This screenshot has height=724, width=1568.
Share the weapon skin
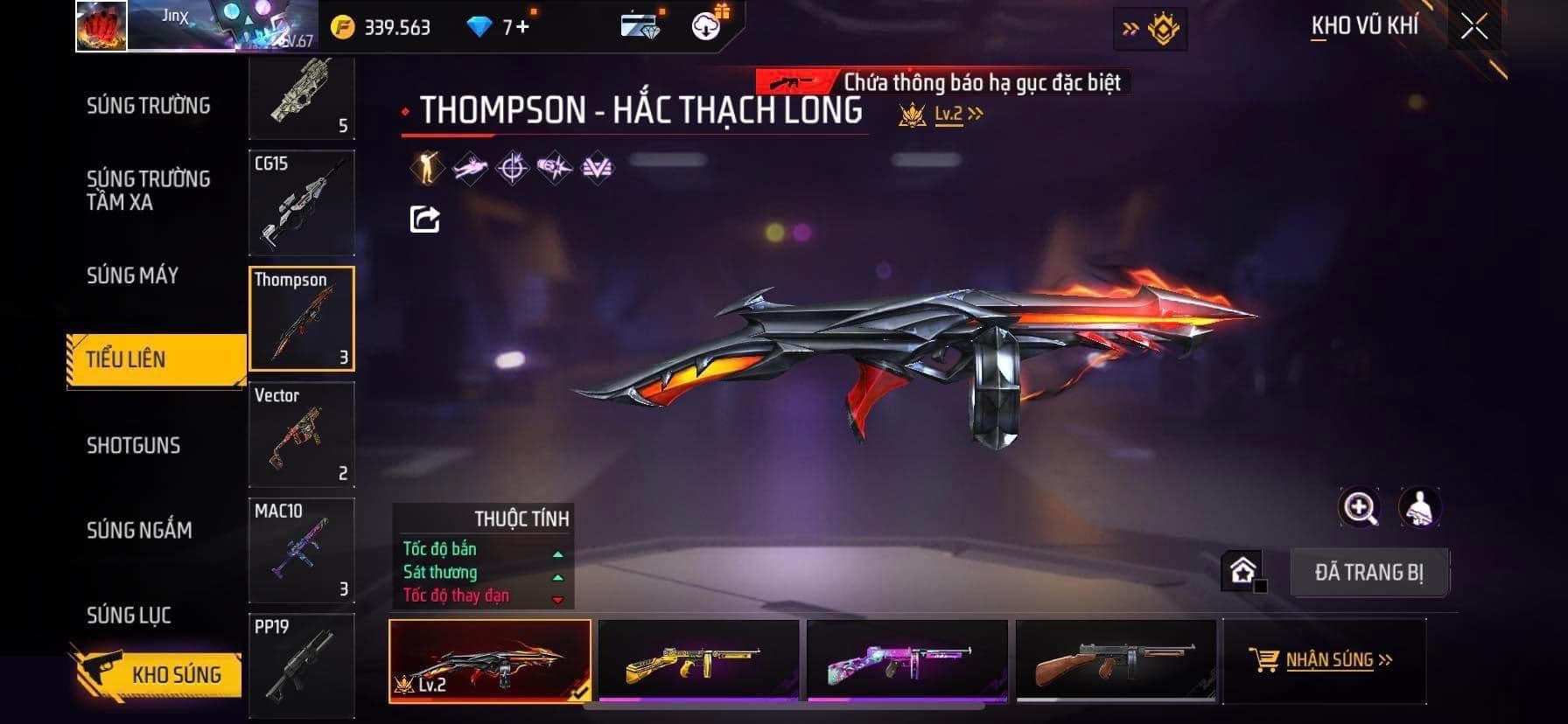click(425, 219)
